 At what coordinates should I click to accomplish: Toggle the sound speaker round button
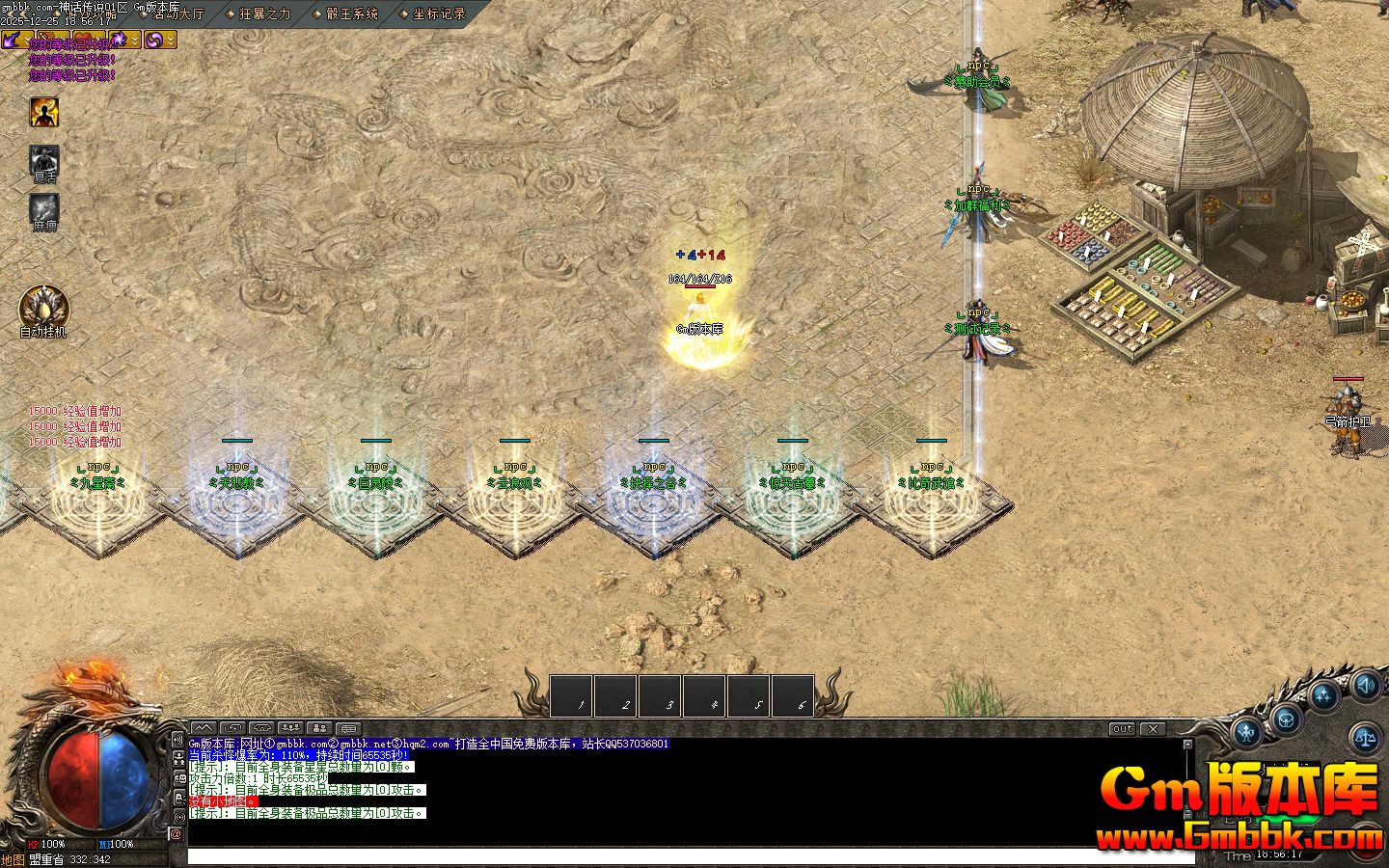click(1365, 686)
